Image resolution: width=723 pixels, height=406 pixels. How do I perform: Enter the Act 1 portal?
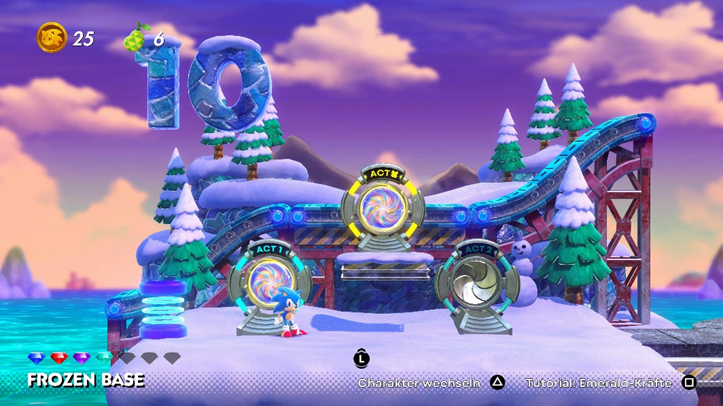[267, 282]
